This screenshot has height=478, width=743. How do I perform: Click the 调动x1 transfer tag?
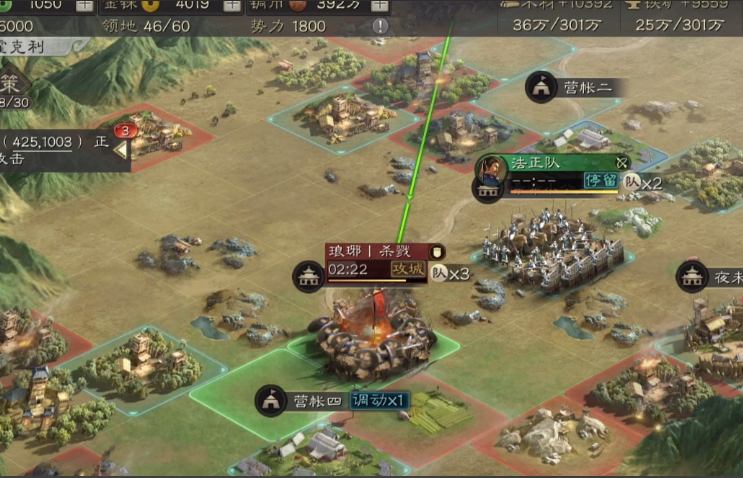[x=379, y=400]
